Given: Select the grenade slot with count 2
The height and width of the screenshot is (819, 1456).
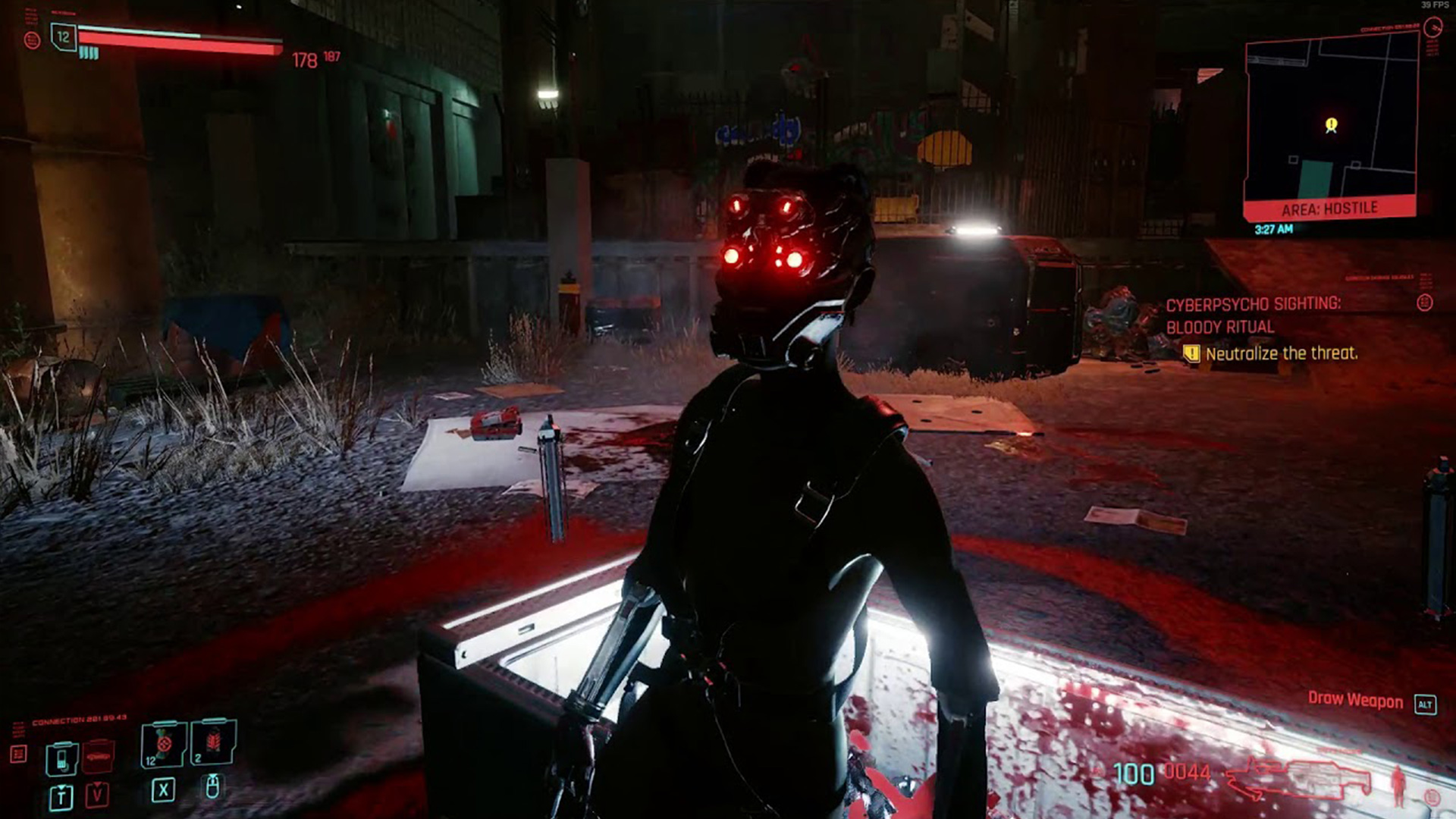Looking at the screenshot, I should pos(214,742).
